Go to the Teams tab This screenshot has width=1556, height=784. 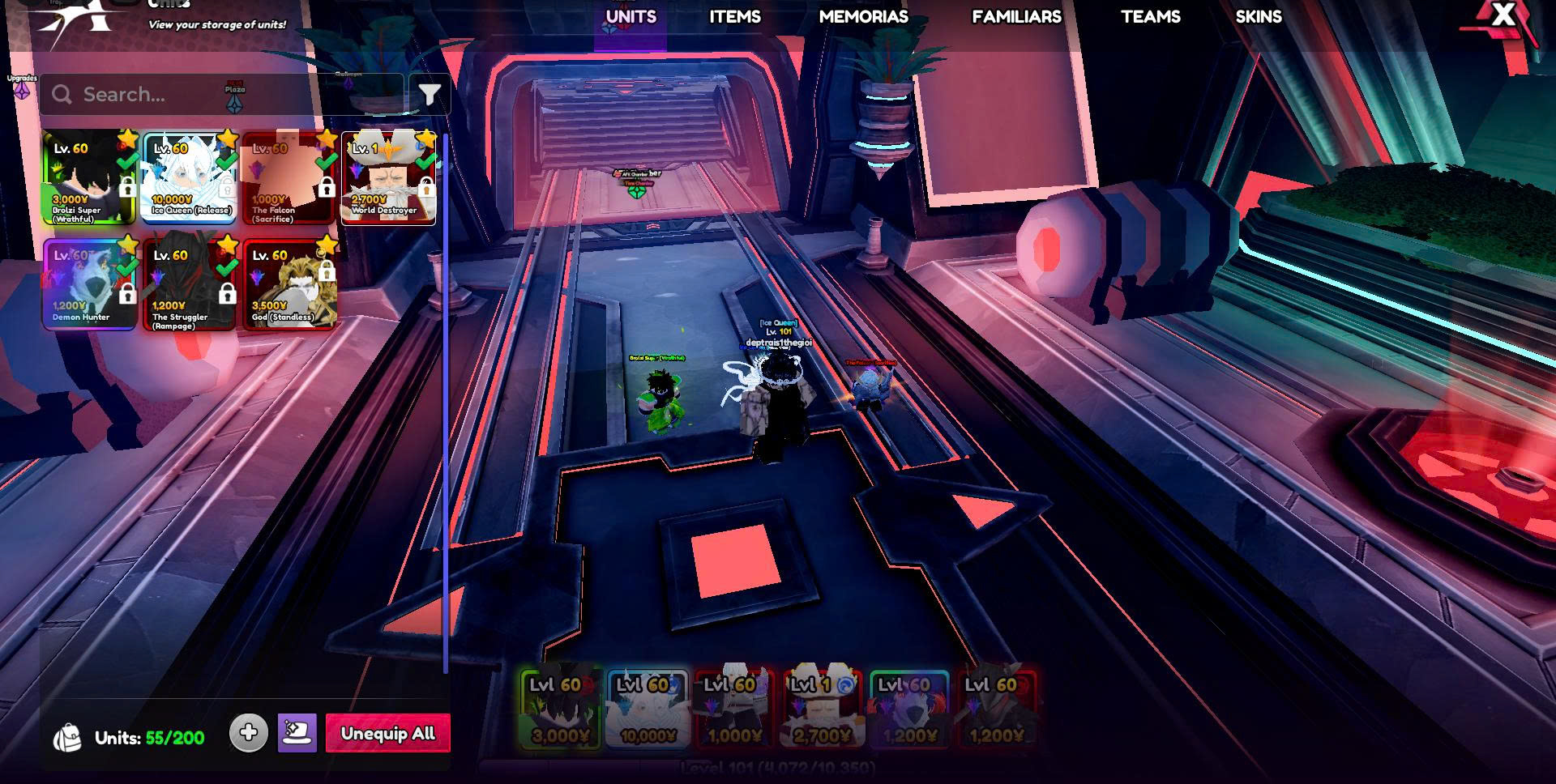click(1150, 17)
